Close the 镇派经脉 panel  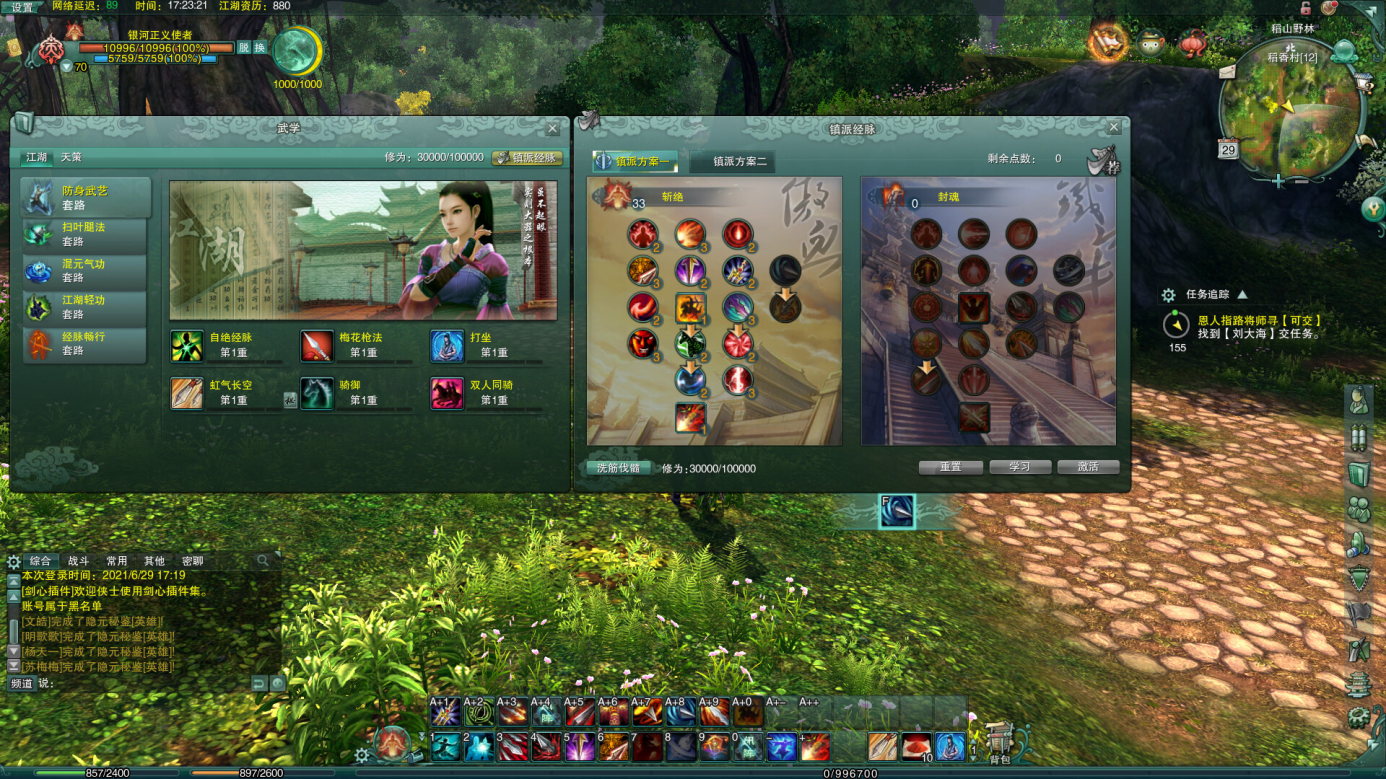(x=1114, y=128)
